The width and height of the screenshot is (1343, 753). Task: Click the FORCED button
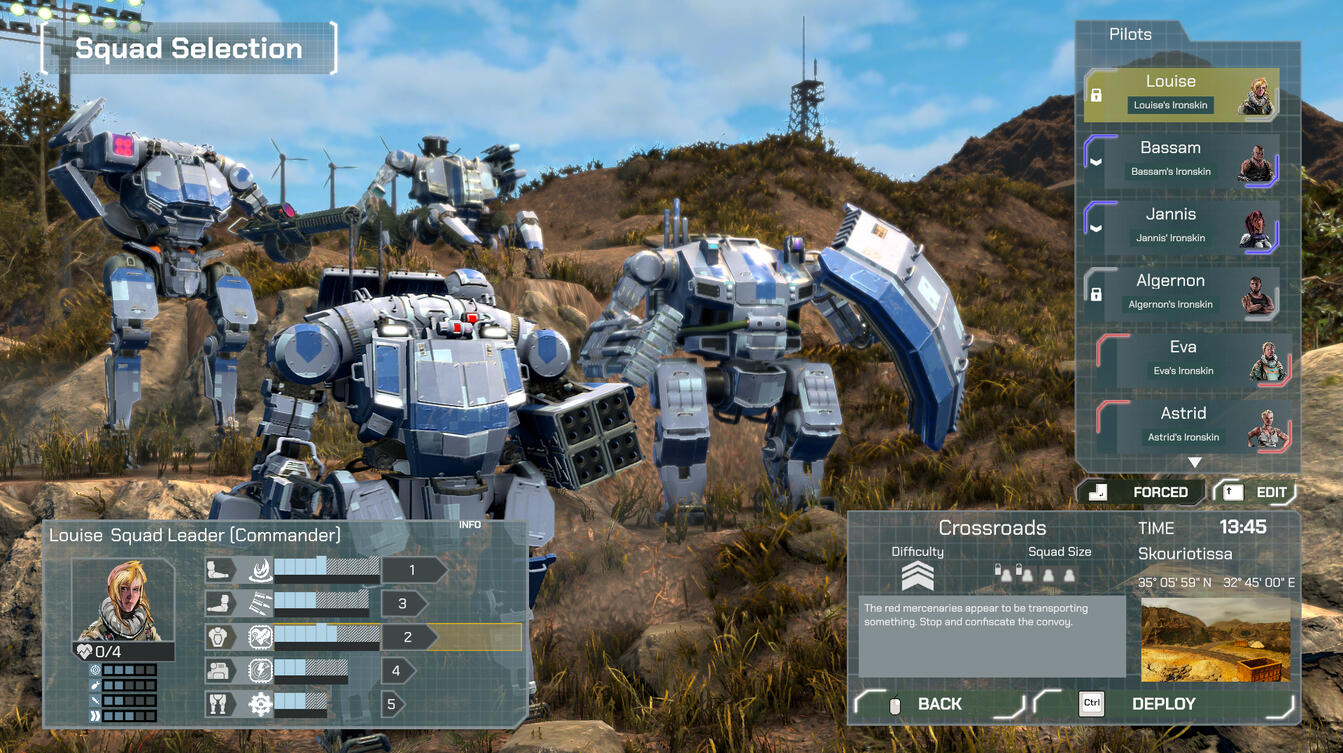point(1141,492)
